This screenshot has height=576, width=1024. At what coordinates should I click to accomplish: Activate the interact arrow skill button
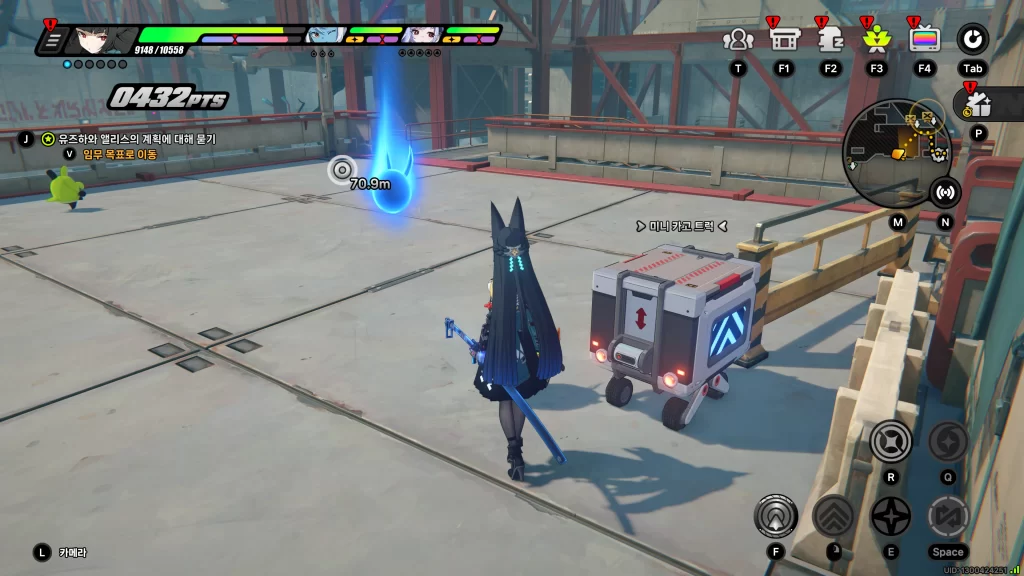coord(776,516)
